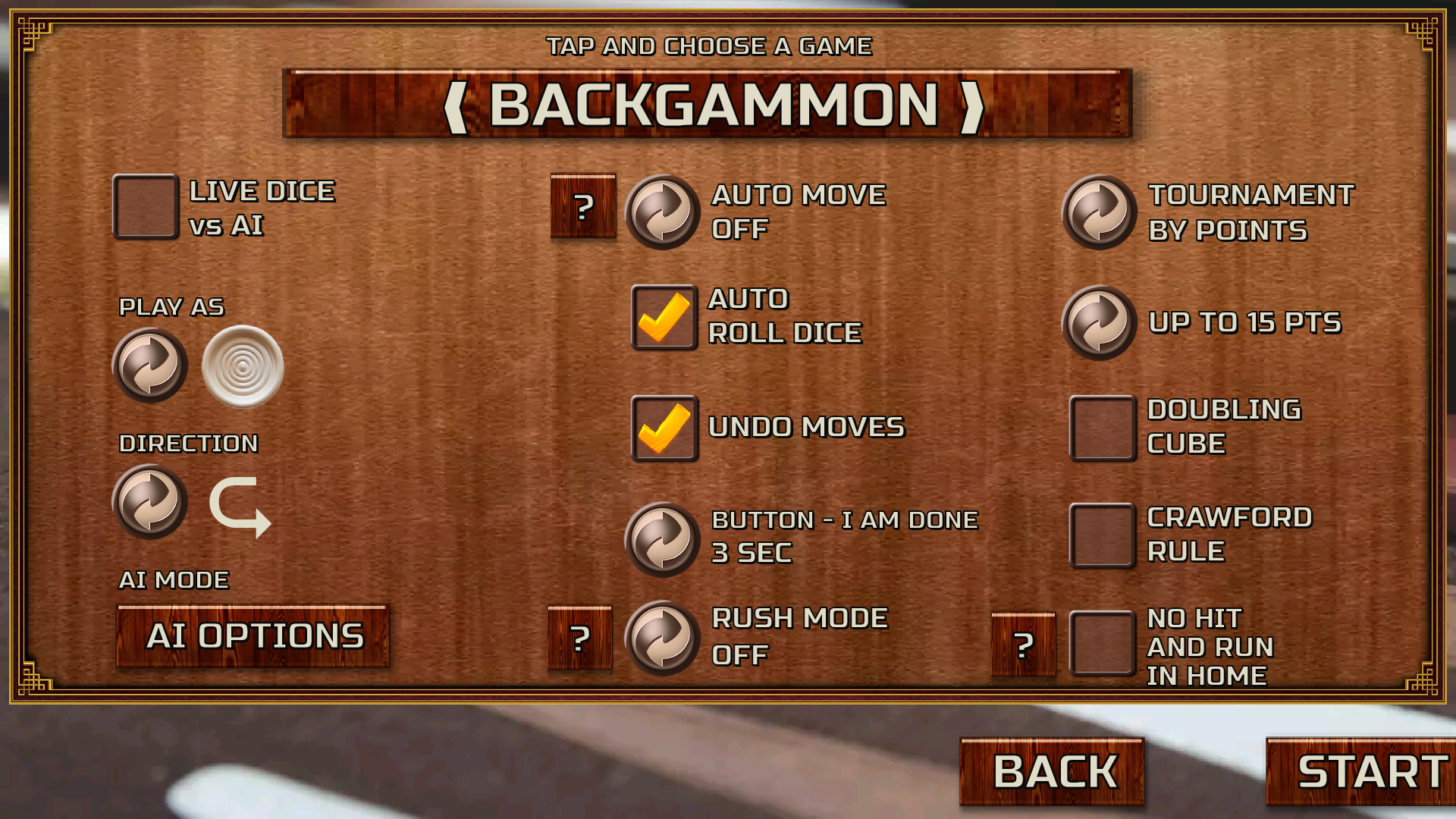The width and height of the screenshot is (1456, 819).
Task: Go Back to the previous screen
Action: (x=1051, y=770)
